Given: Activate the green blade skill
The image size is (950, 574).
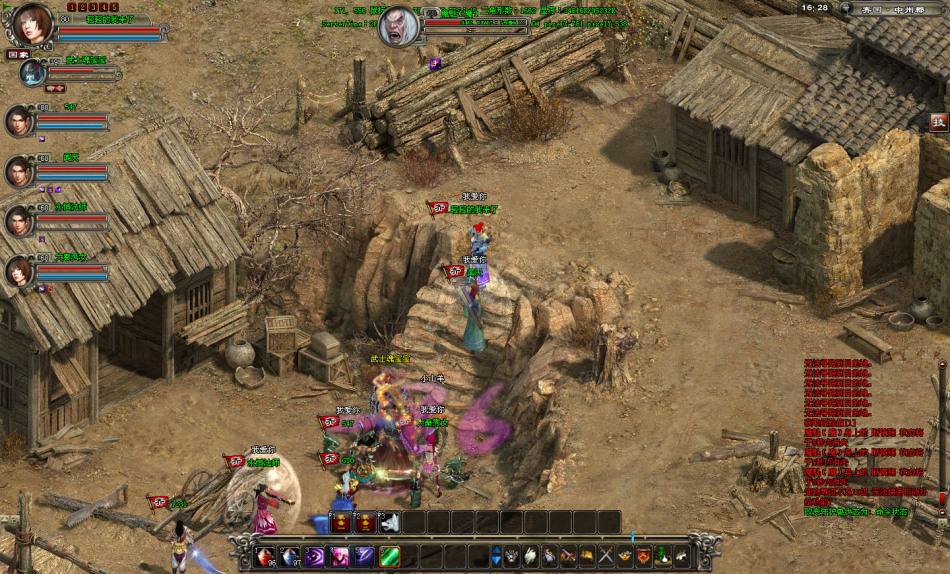Looking at the screenshot, I should coord(390,557).
